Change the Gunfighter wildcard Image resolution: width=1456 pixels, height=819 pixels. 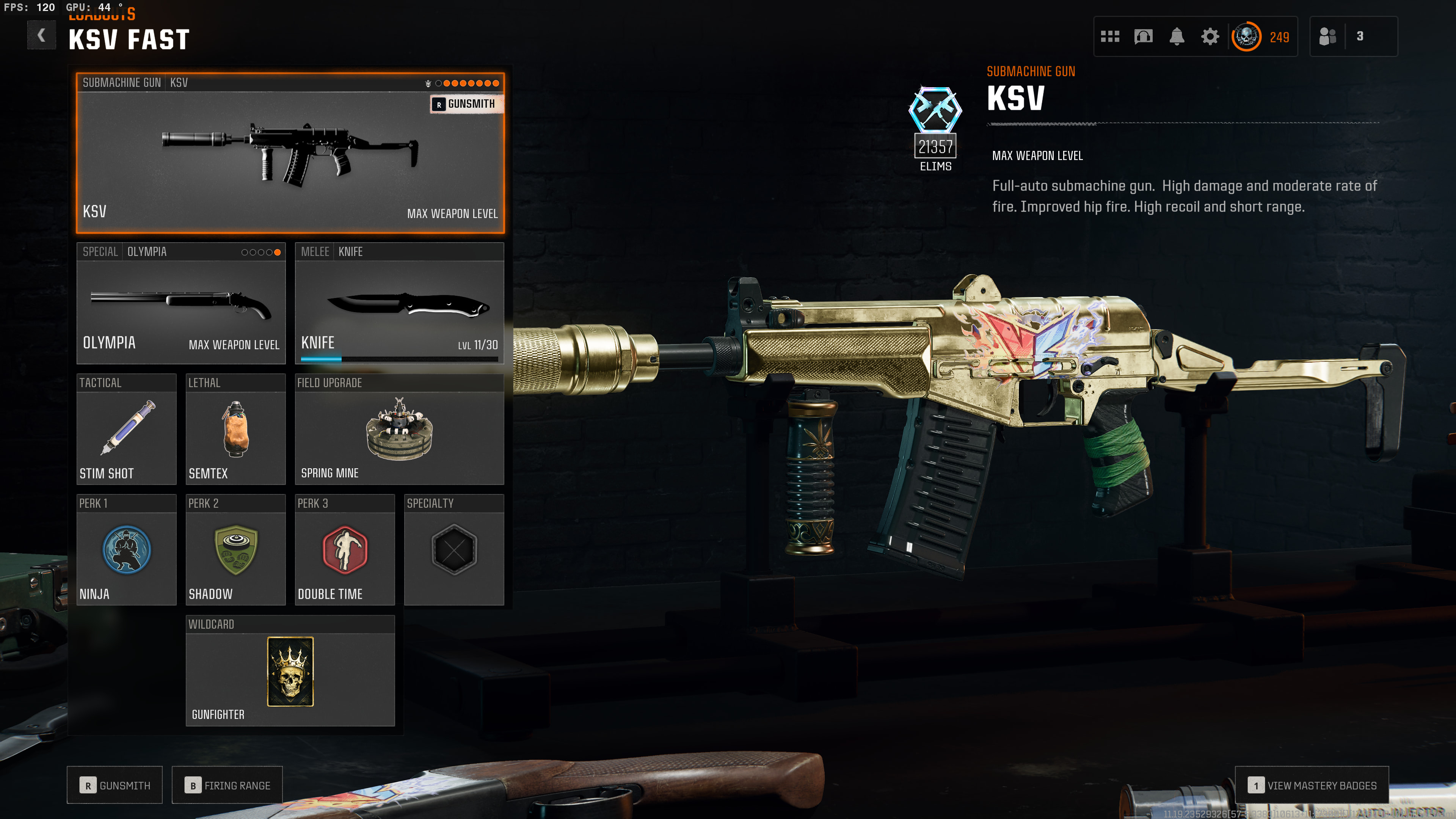click(x=290, y=671)
